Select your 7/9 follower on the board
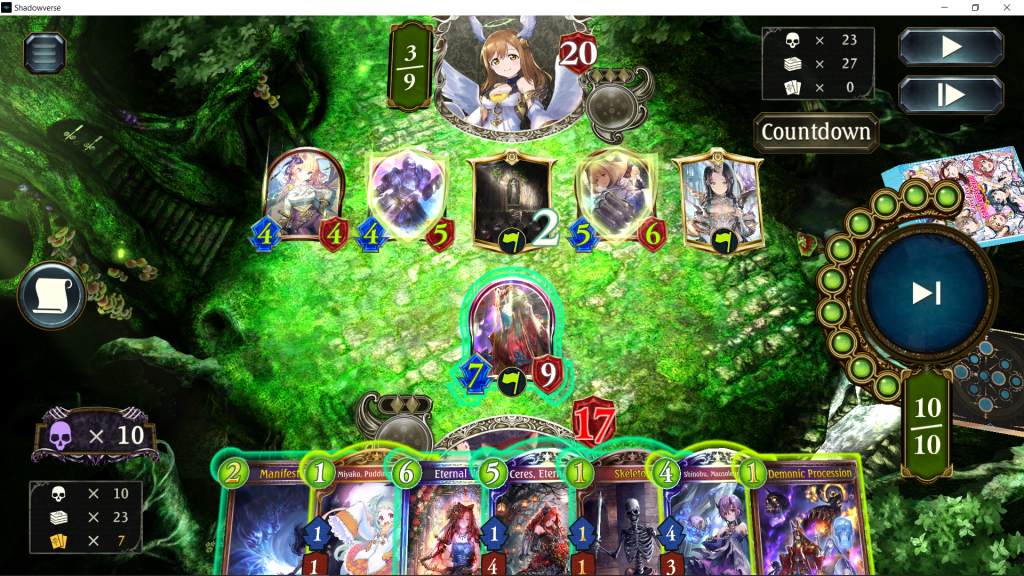1024x576 pixels. (511, 327)
